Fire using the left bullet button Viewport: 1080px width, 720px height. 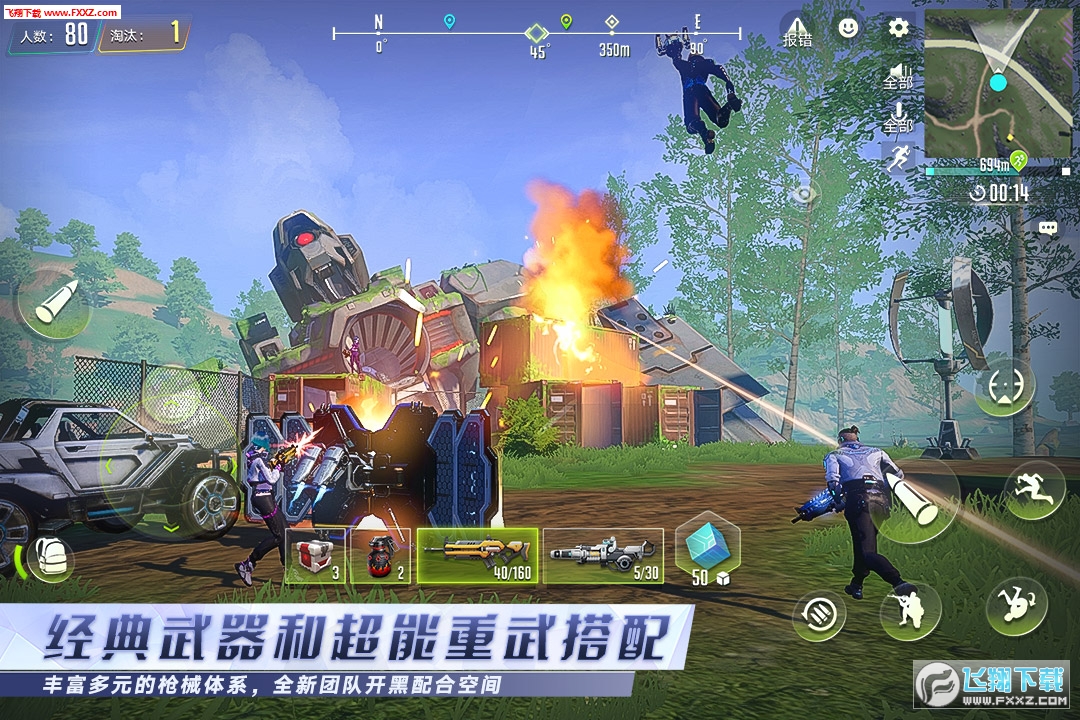(x=54, y=303)
